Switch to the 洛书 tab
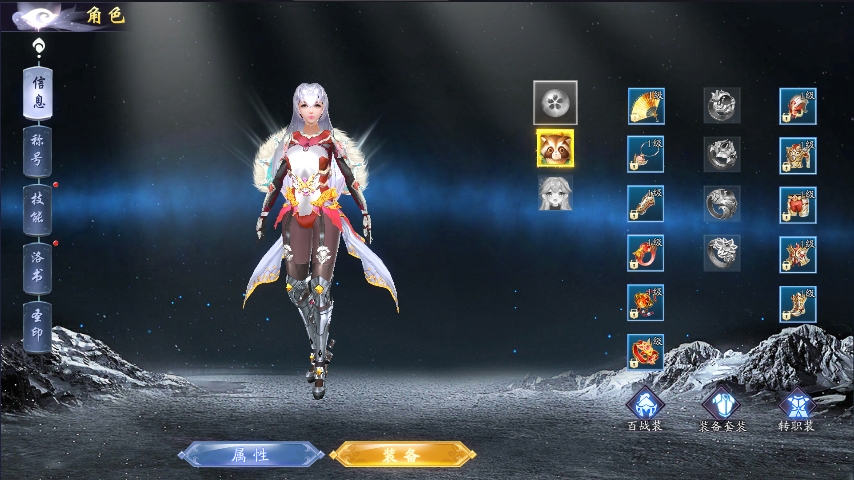Viewport: 854px width, 480px height. point(38,266)
